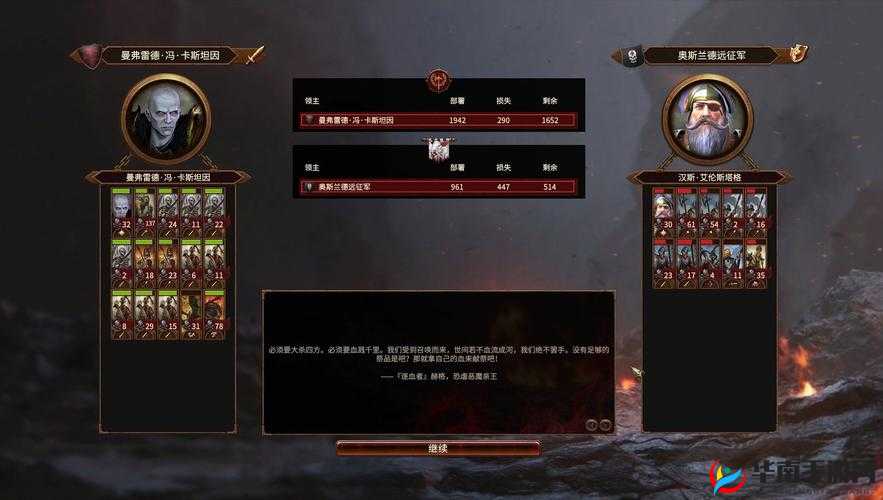Select the 奥斯兰德远征军 army row
This screenshot has width=883, height=500.
[439, 187]
